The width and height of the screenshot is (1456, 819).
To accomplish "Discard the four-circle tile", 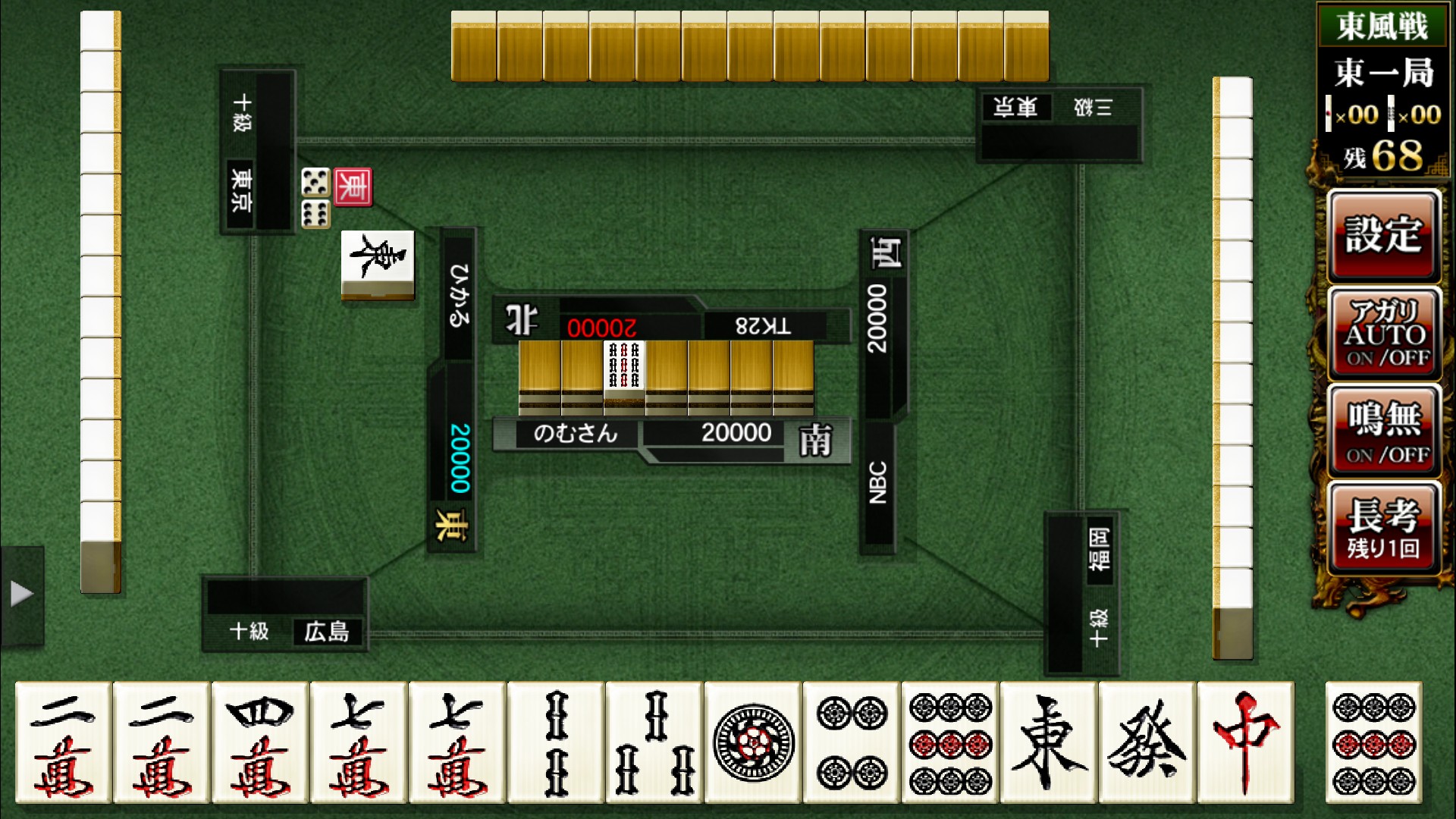I will [851, 742].
